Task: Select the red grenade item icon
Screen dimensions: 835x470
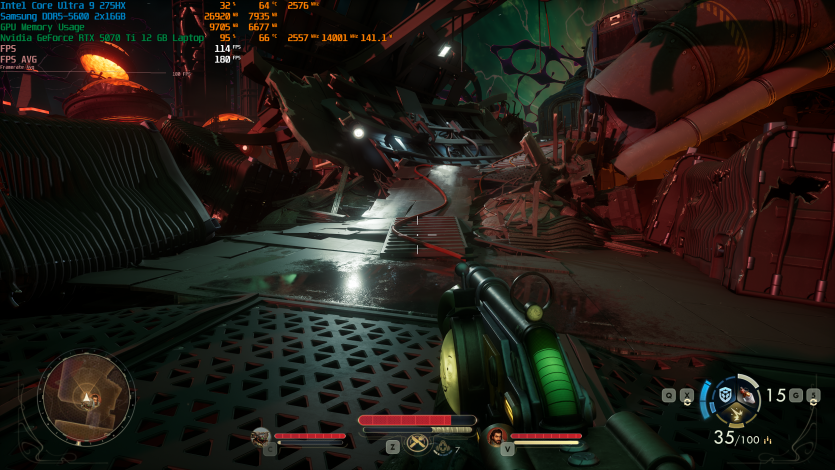Action: [x=749, y=395]
